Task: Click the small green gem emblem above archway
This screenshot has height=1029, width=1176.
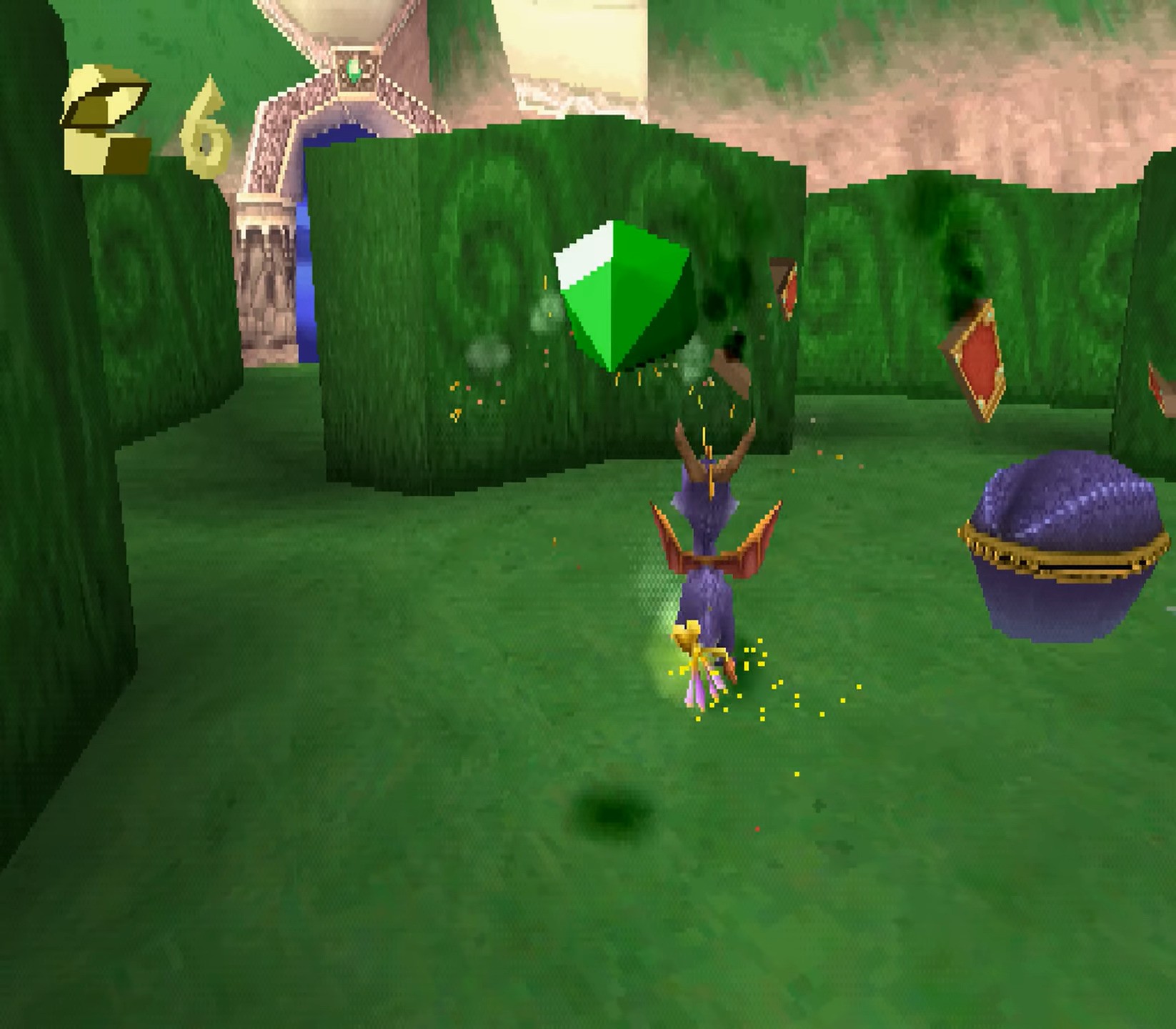Action: click(x=355, y=68)
